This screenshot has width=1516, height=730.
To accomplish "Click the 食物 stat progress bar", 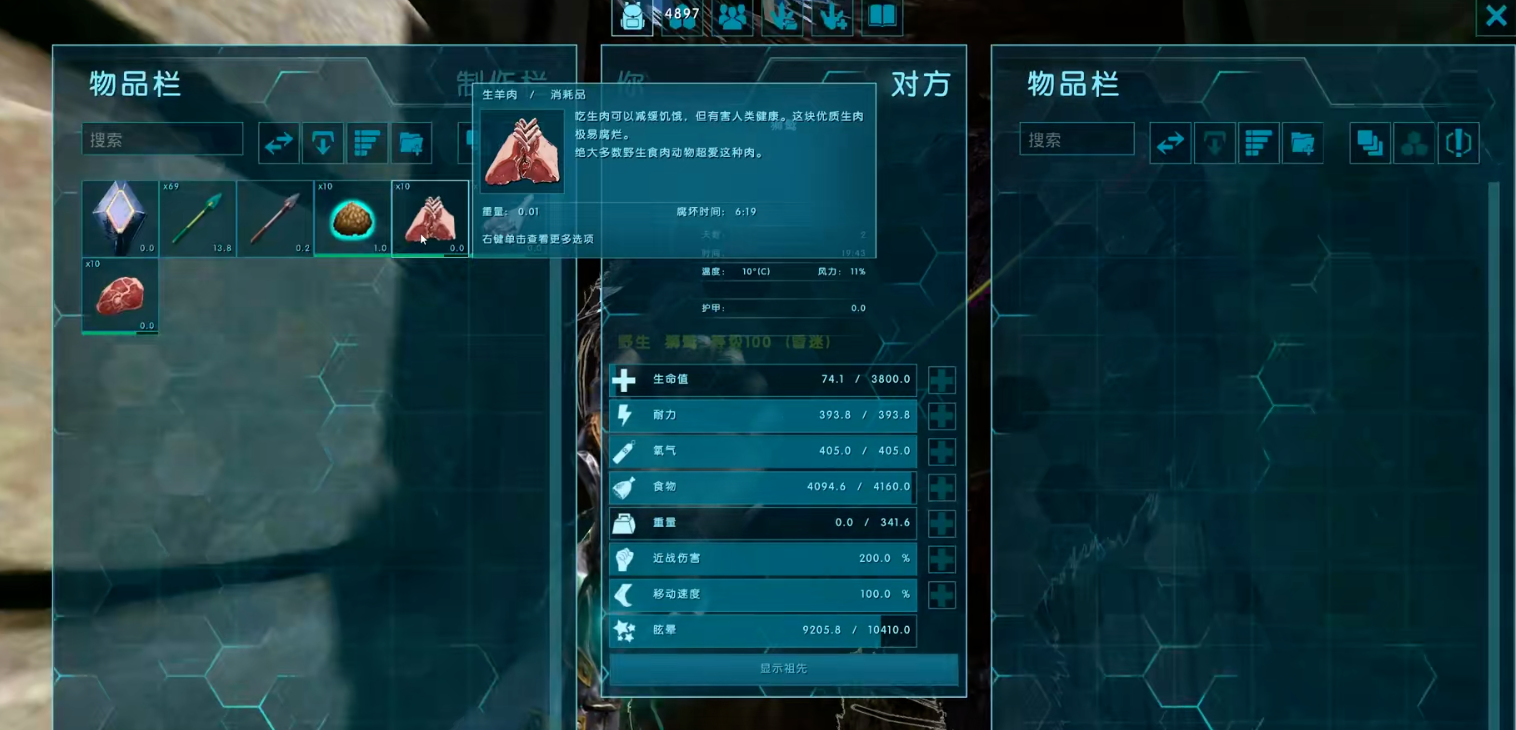I will (x=762, y=487).
